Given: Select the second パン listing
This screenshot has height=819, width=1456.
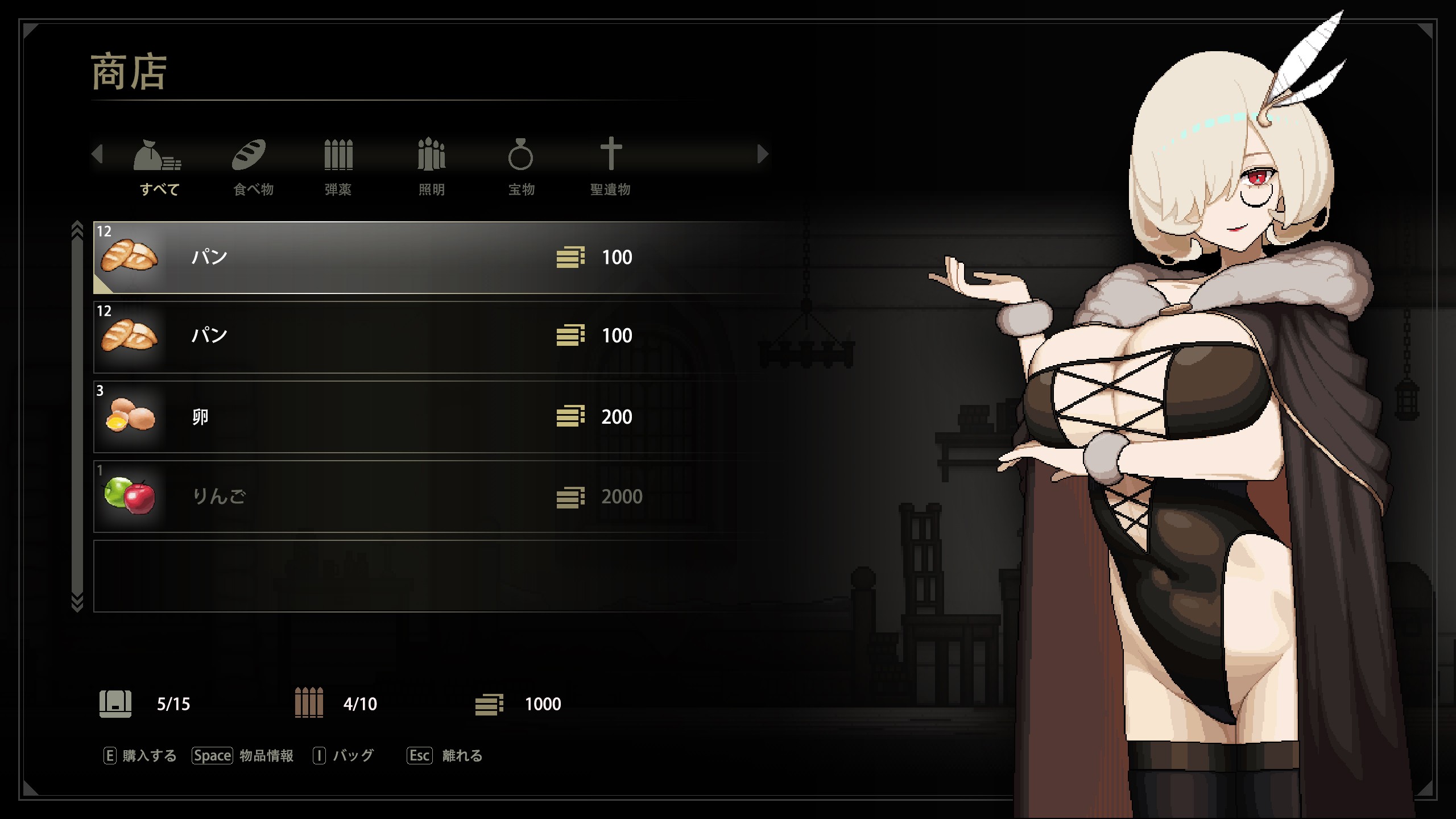Looking at the screenshot, I should (398, 336).
